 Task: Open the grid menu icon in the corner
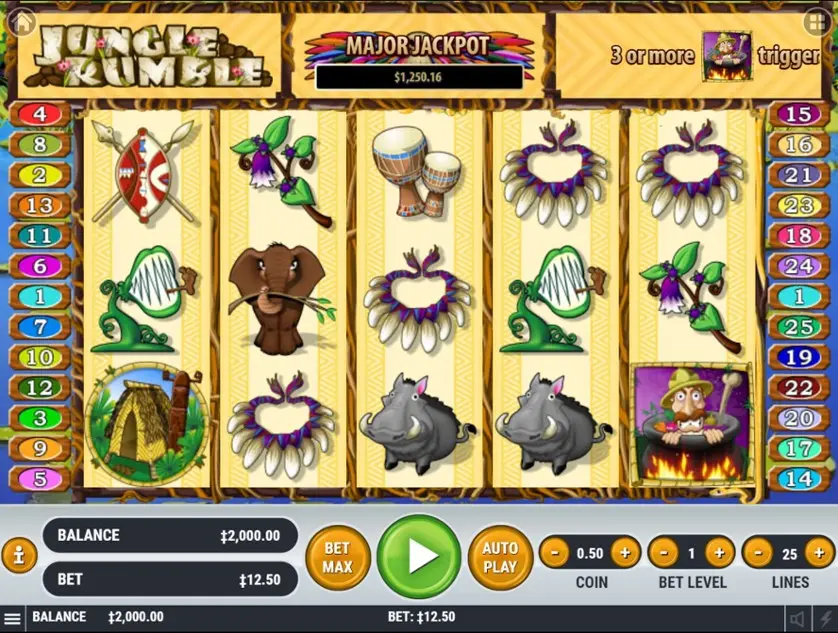pyautogui.click(x=816, y=21)
